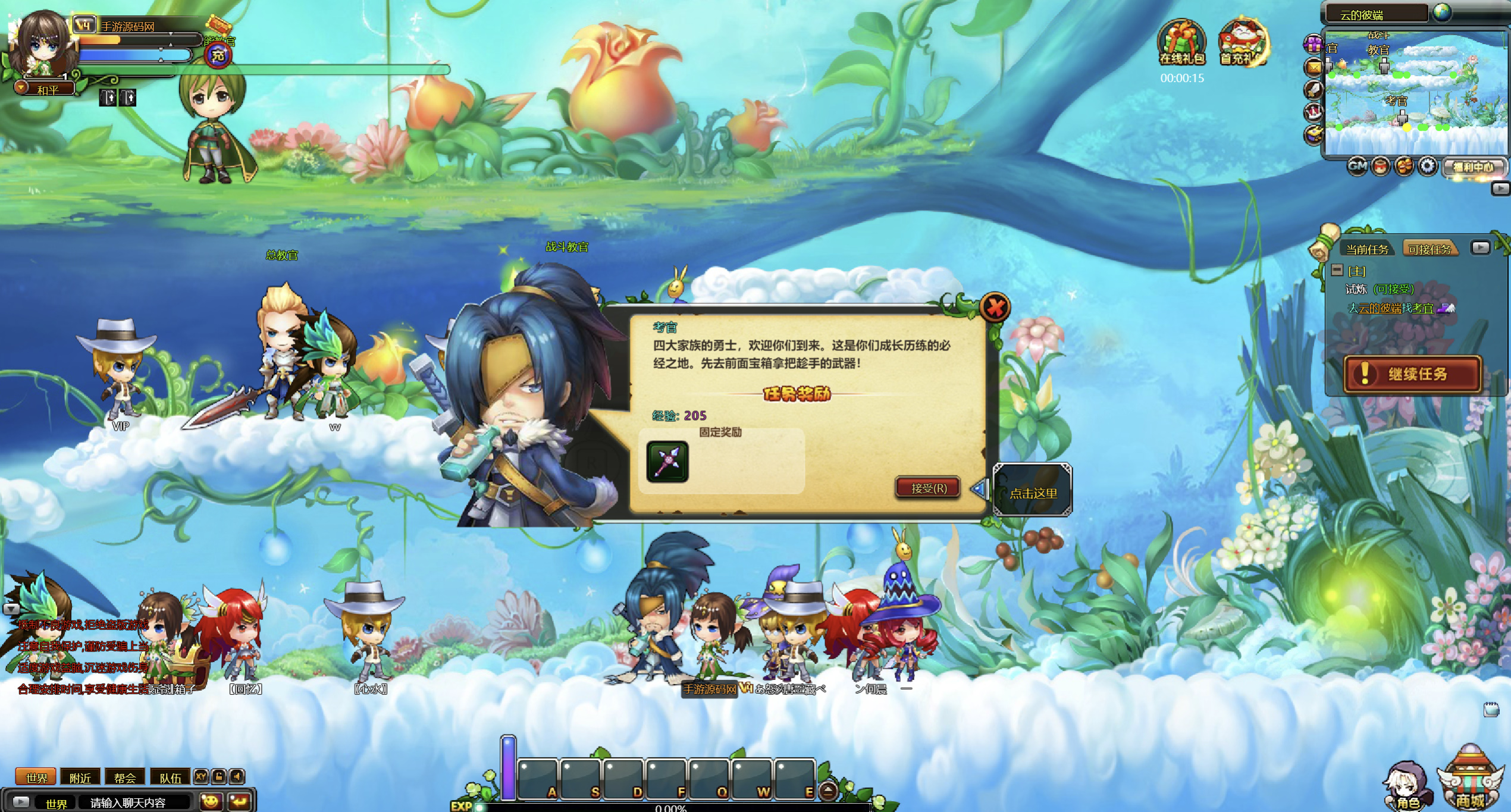Open the mail envelope icon
This screenshot has height=812, width=1511.
[x=1313, y=67]
